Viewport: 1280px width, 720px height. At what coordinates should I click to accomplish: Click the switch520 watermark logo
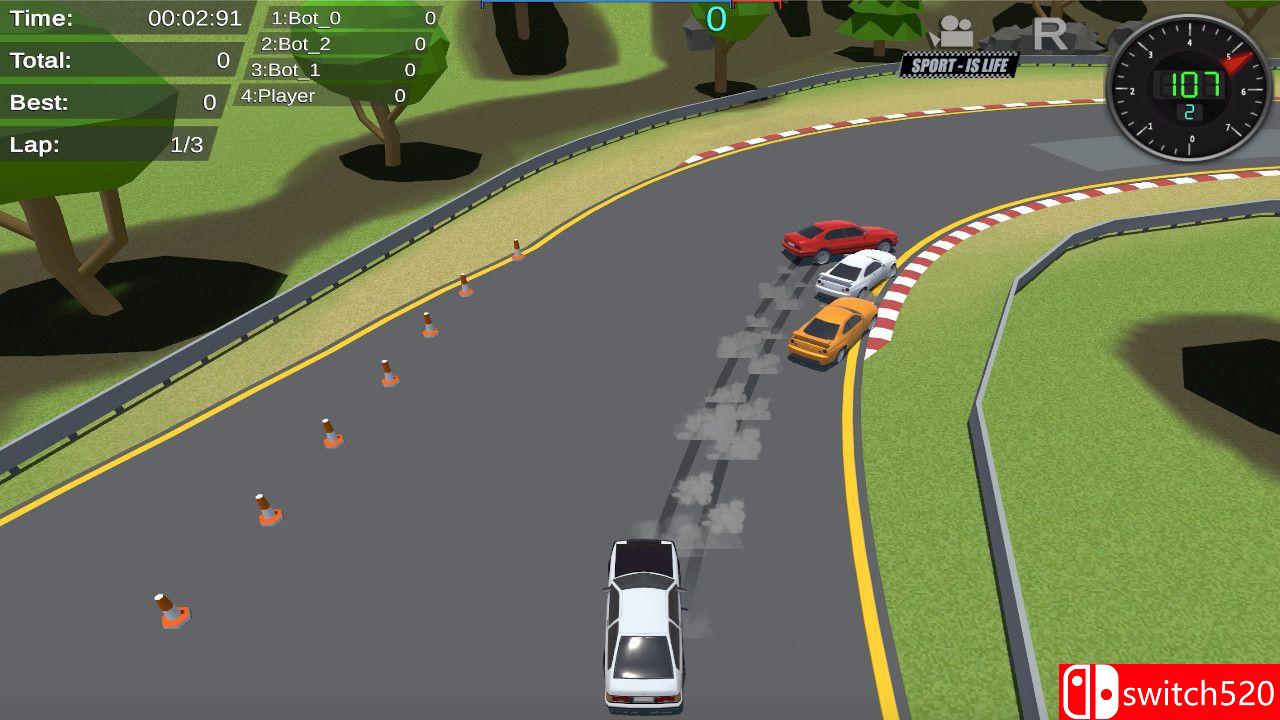[x=1168, y=692]
